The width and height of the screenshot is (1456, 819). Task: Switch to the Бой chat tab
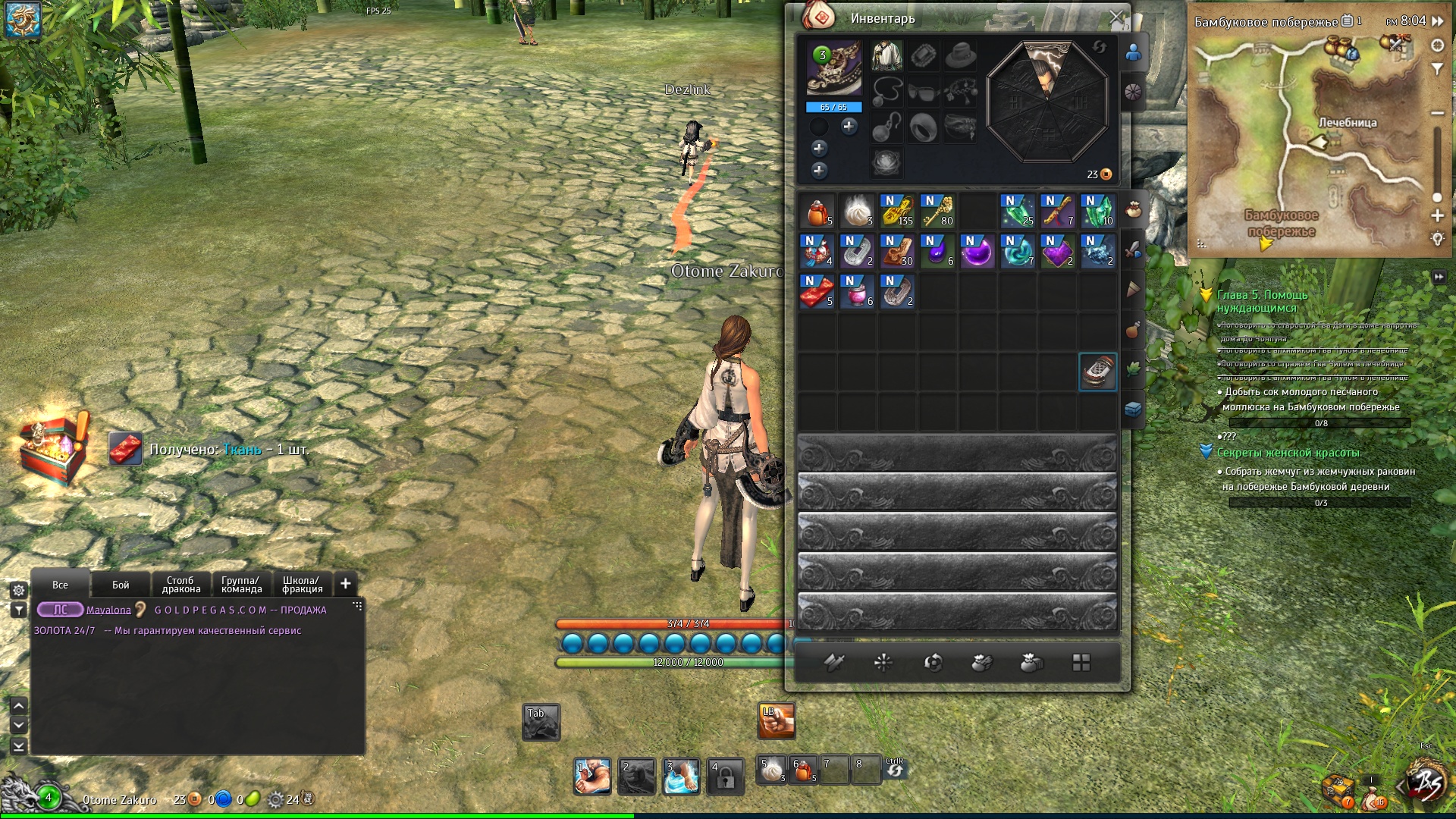point(121,585)
